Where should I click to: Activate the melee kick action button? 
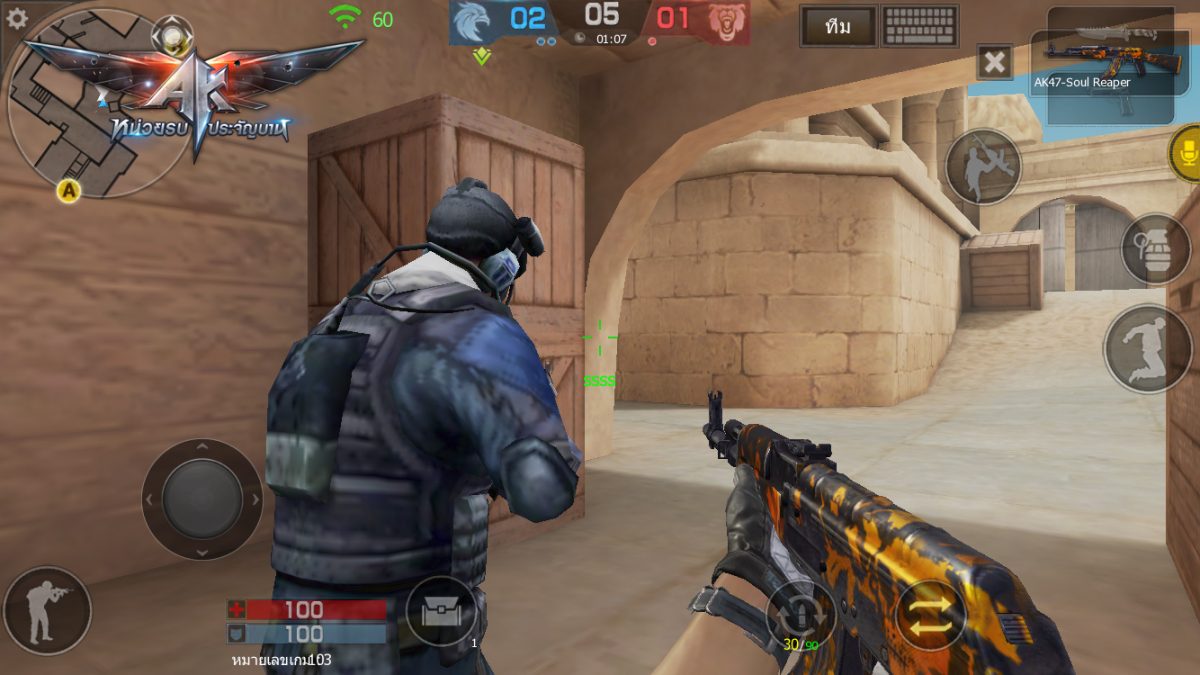(983, 167)
